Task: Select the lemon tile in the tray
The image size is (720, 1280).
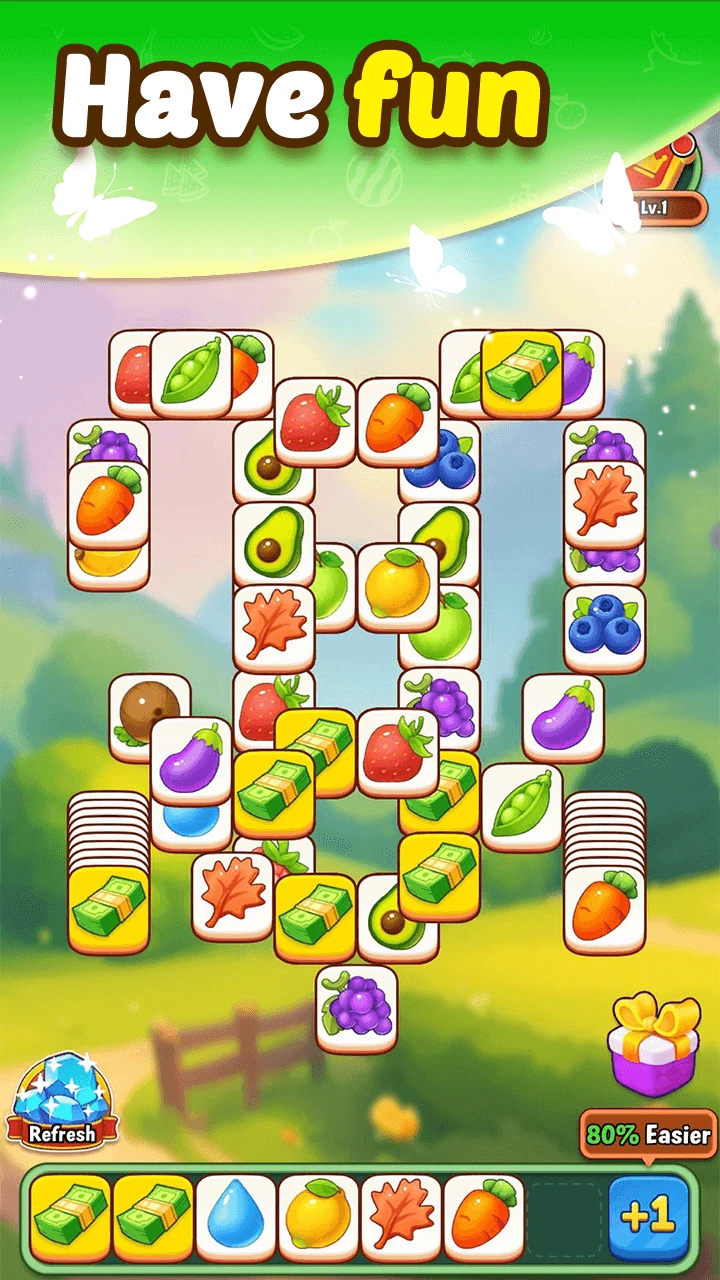Action: click(x=318, y=1218)
